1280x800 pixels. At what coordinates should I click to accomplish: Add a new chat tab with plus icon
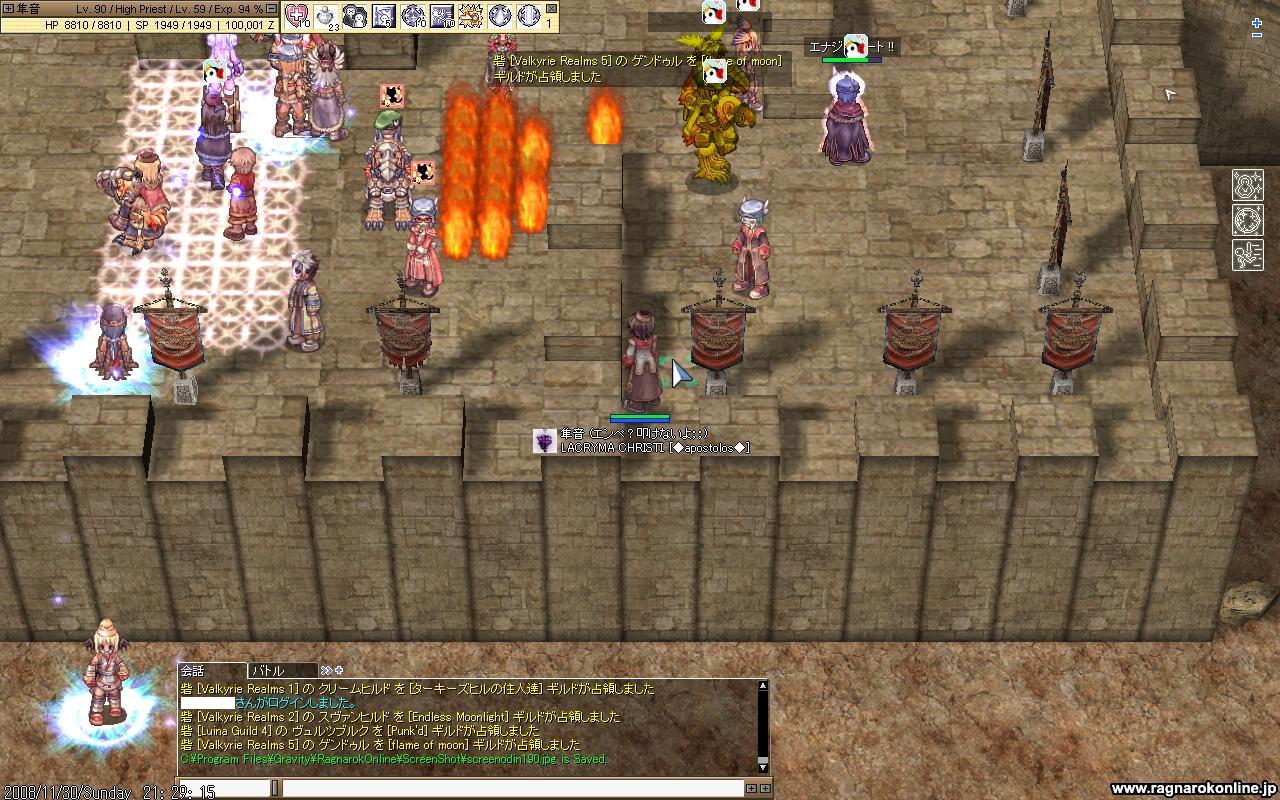pos(339,670)
